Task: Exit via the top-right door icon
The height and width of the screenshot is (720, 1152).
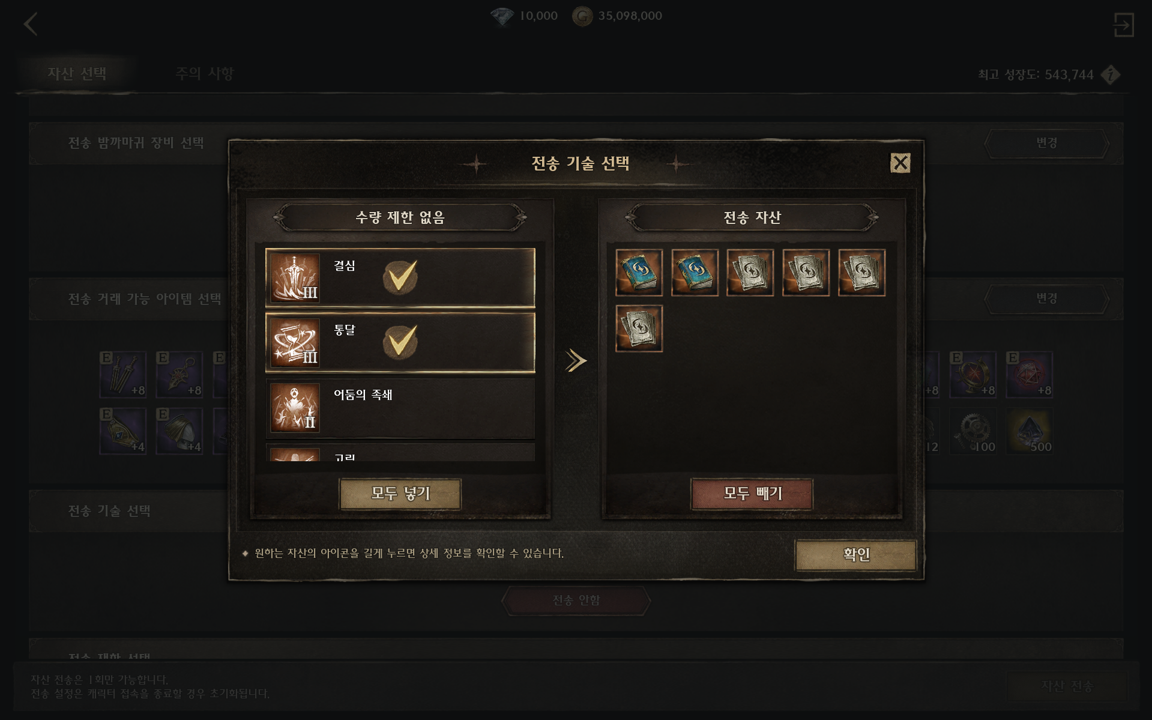Action: tap(1123, 25)
